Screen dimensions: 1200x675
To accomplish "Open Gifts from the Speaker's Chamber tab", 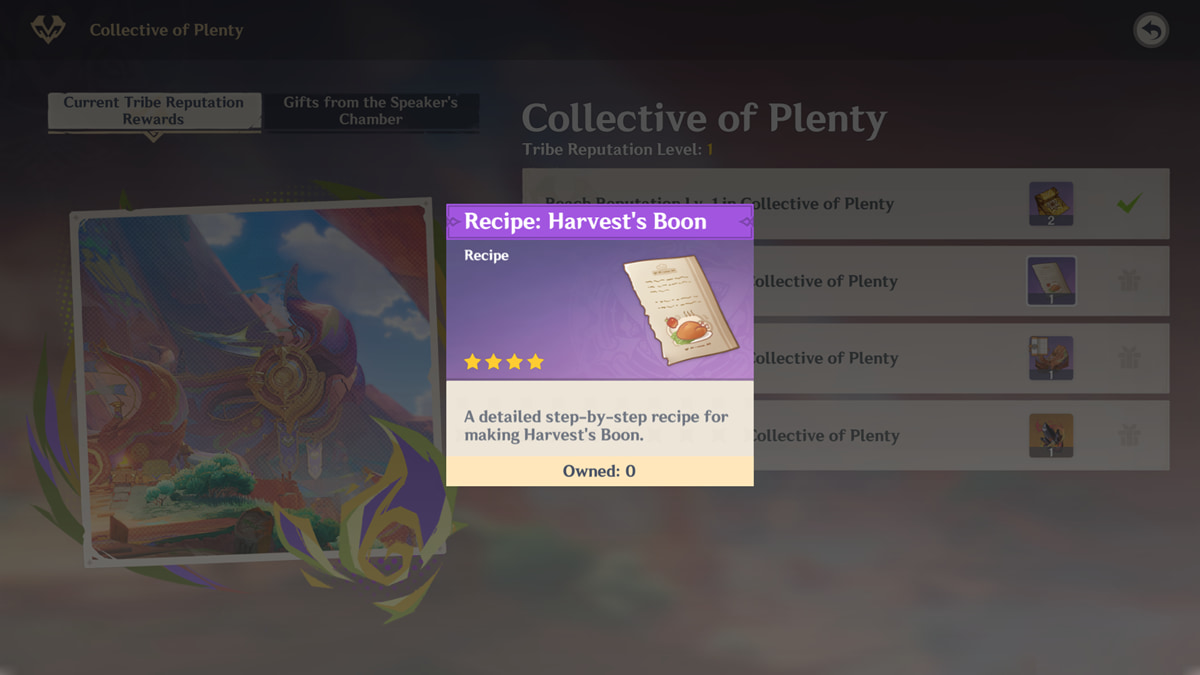I will pyautogui.click(x=370, y=111).
